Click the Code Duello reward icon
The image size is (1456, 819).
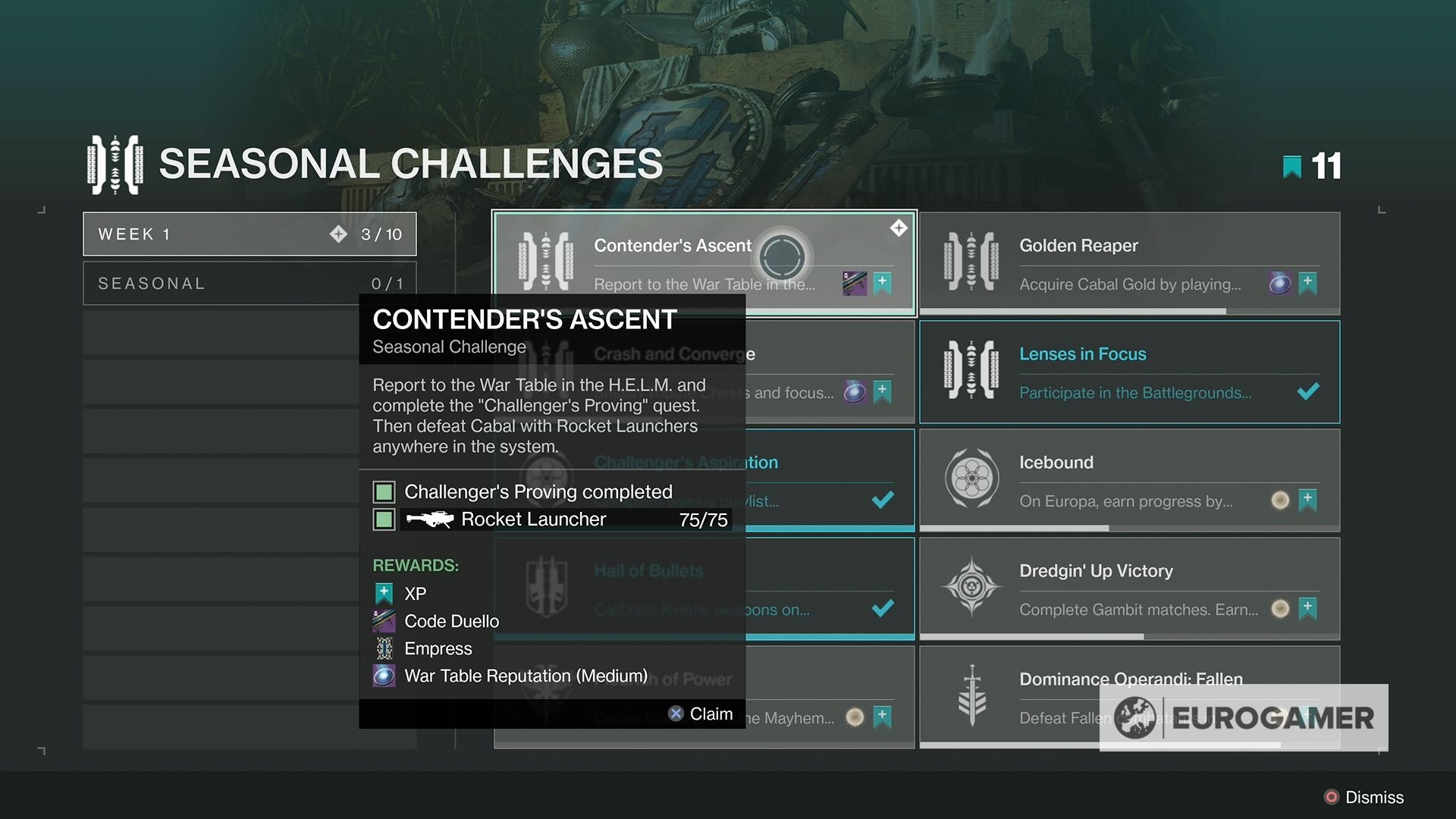click(384, 621)
